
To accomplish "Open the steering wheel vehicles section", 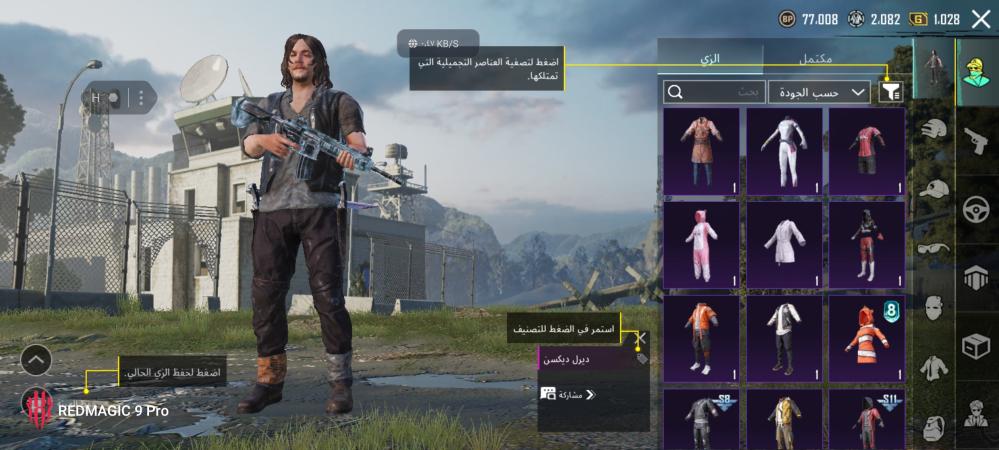I will click(975, 210).
